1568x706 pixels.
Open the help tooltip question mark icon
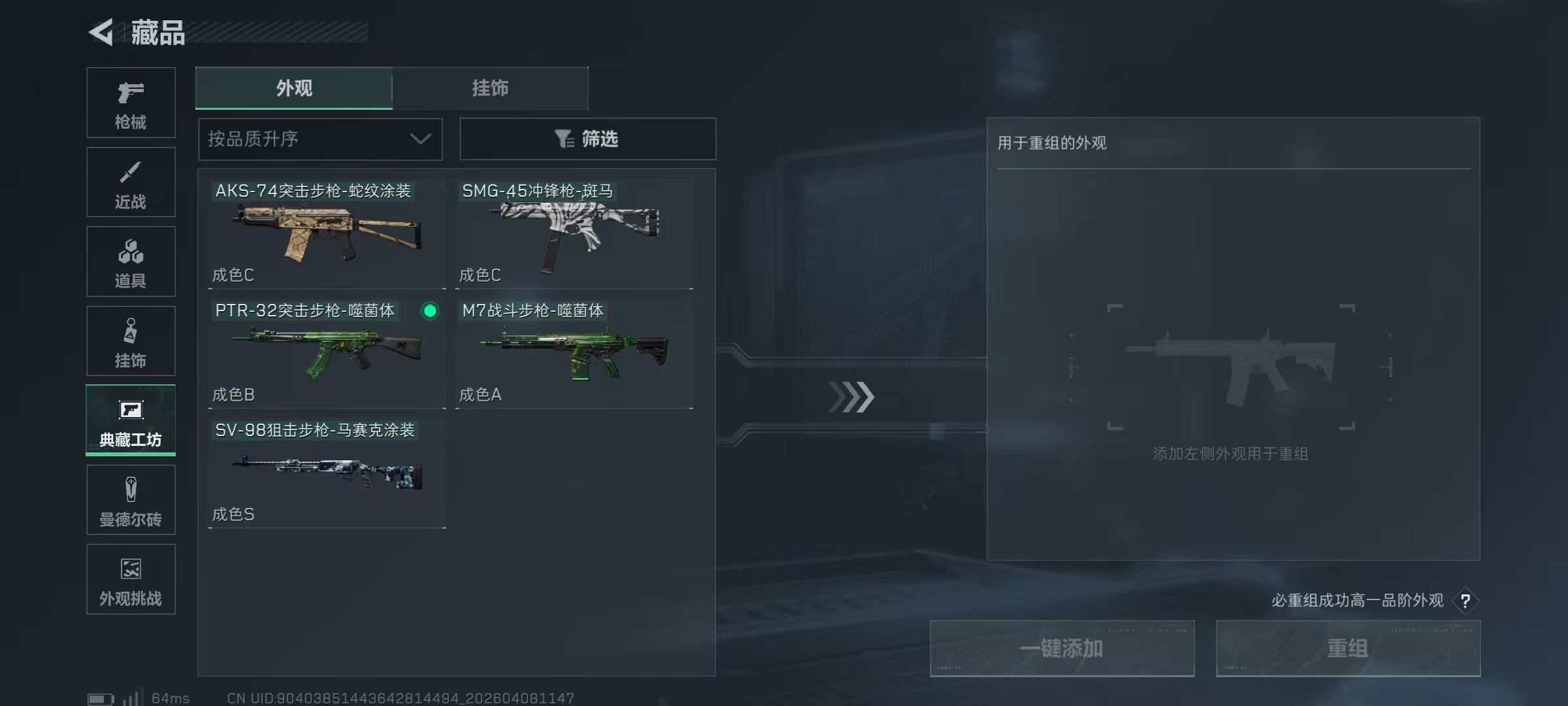click(x=1465, y=601)
